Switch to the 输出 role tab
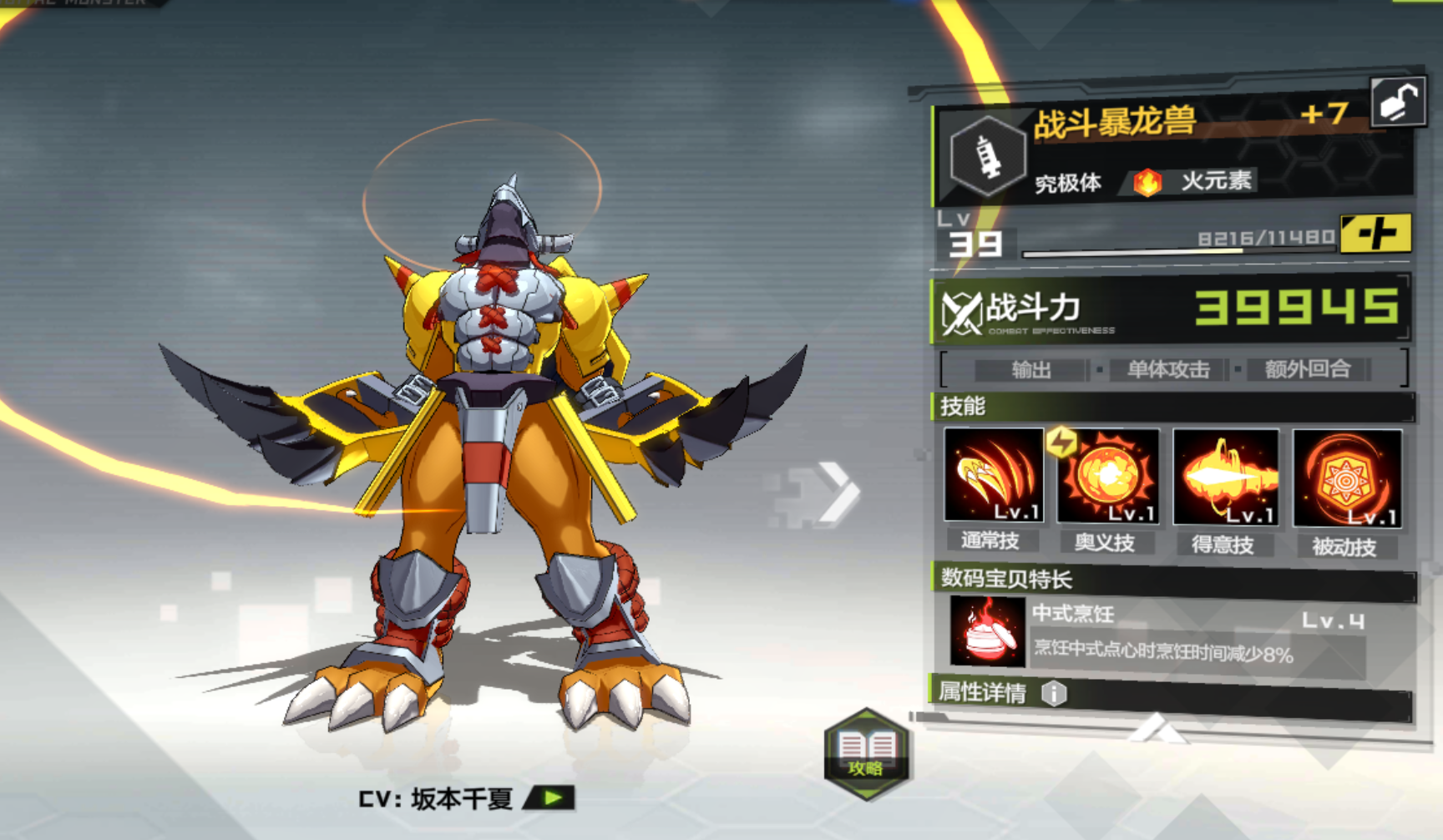 coord(1033,370)
